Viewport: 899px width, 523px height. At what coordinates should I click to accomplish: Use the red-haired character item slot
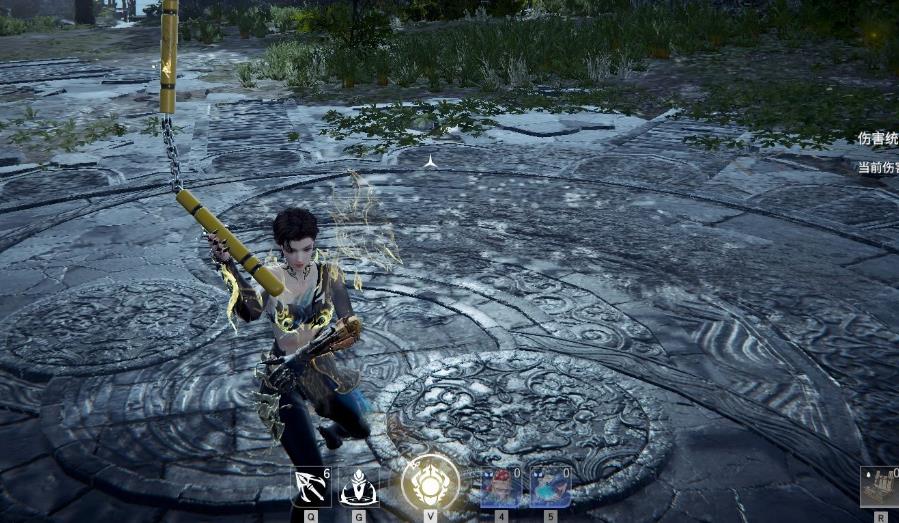point(501,487)
